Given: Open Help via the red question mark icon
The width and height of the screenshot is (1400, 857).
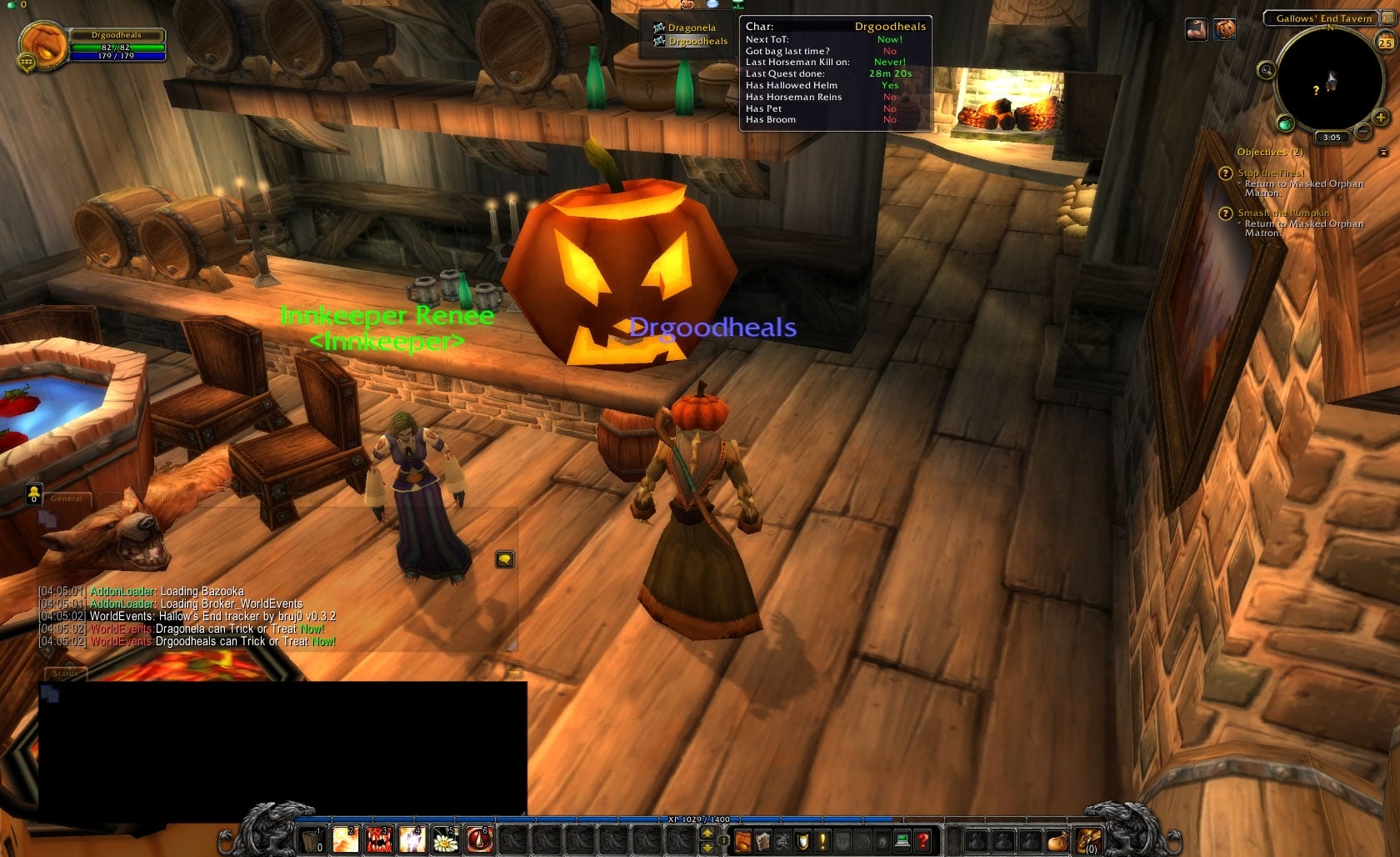Looking at the screenshot, I should coord(923,840).
